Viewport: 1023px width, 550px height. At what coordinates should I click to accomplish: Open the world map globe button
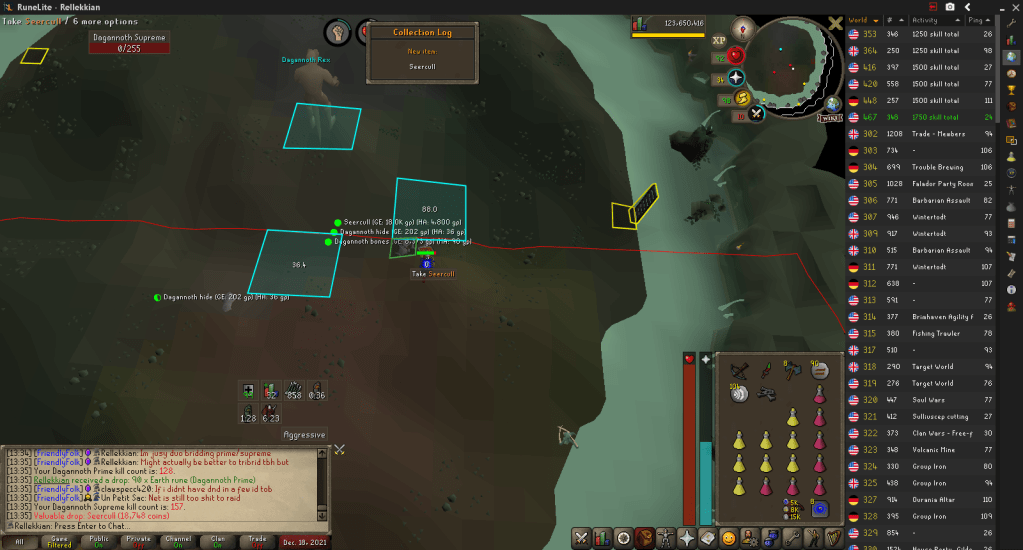[x=832, y=104]
